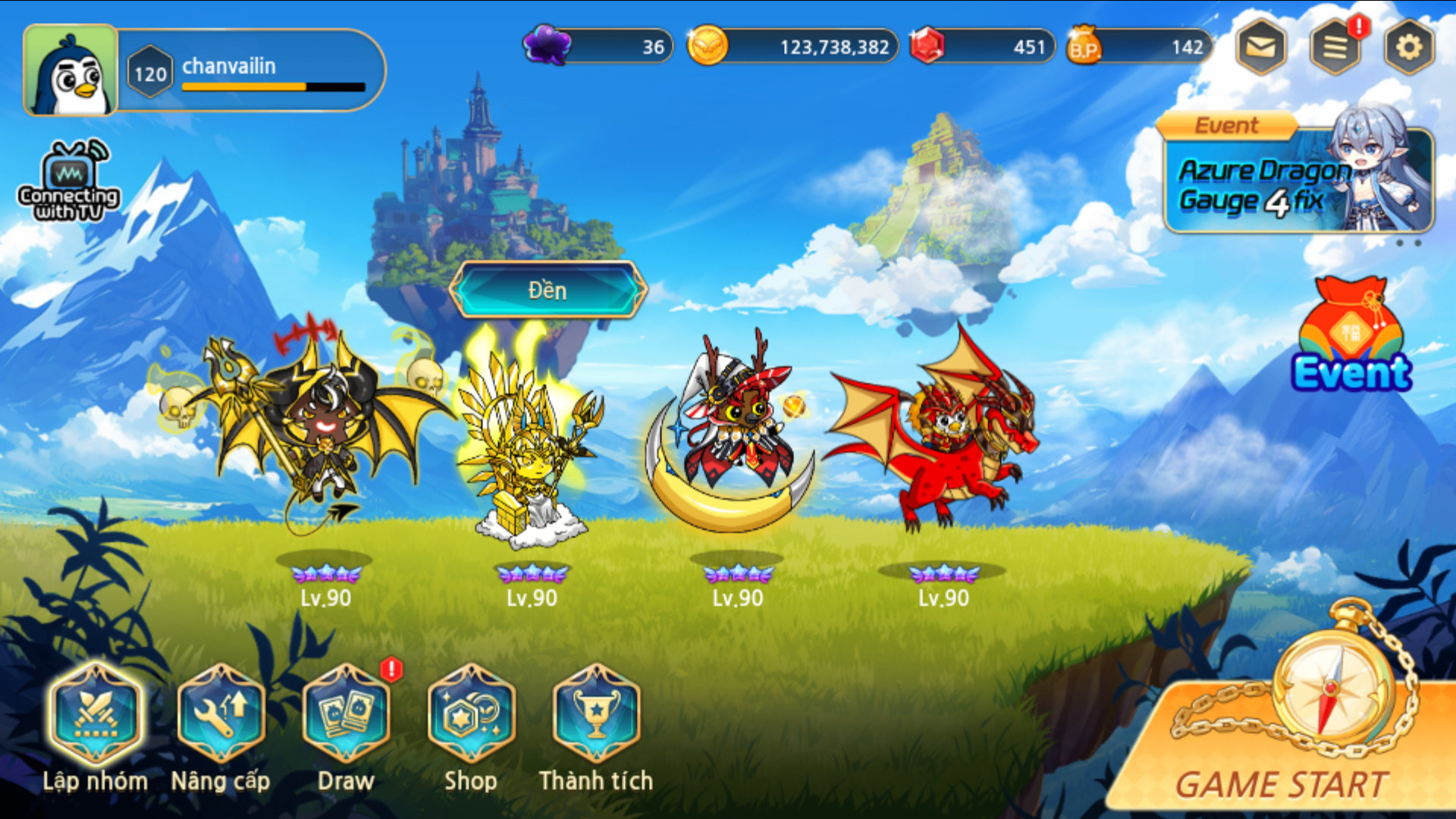Screen dimensions: 1456x819
Task: Open the gear settings icon
Action: tap(1408, 47)
